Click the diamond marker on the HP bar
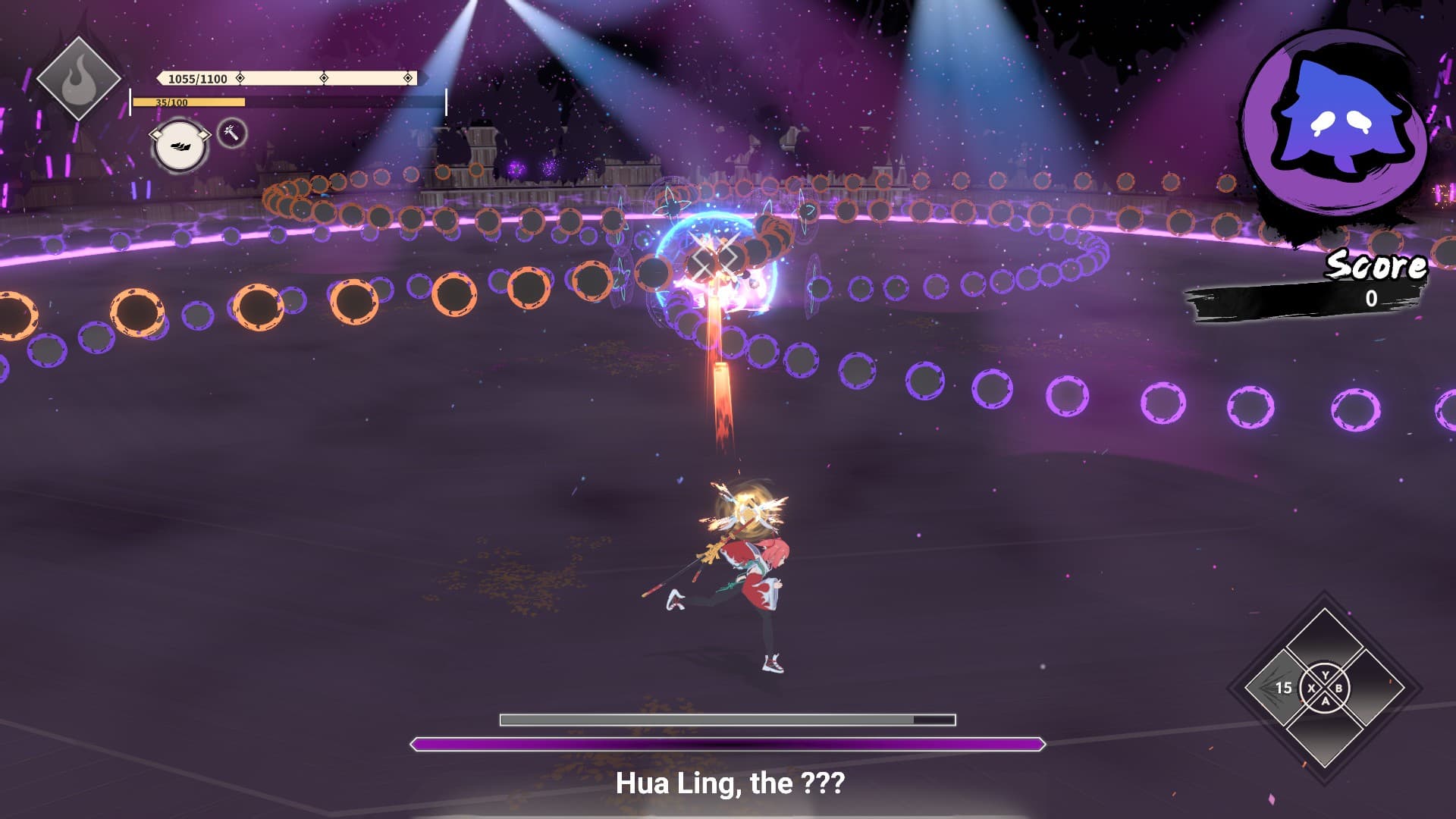The height and width of the screenshot is (819, 1456). (x=240, y=78)
